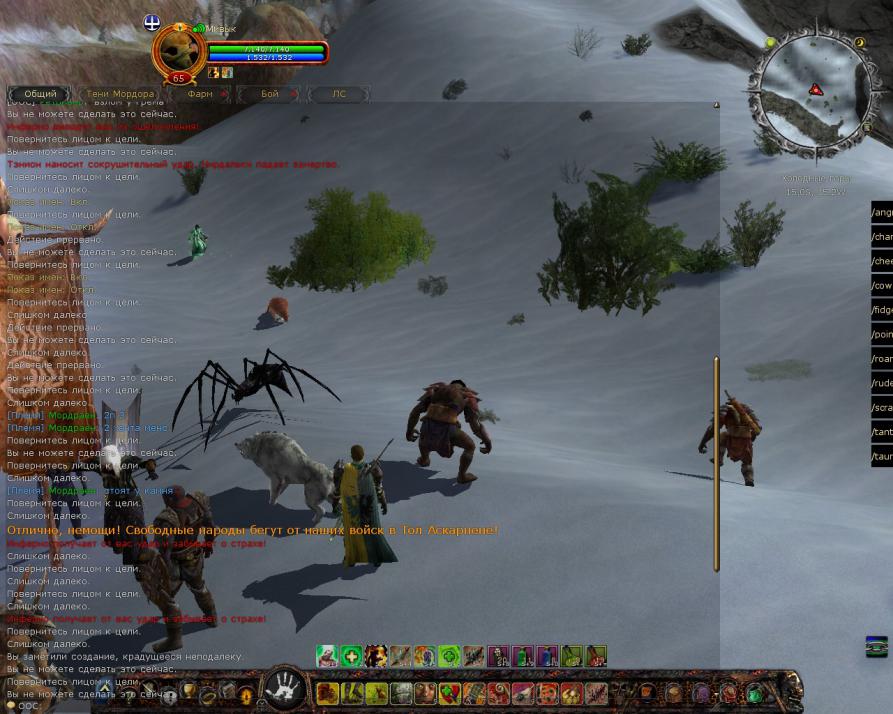Click the white hand emblem on the toolbar
Screen dimensions: 893x714
[x=284, y=688]
